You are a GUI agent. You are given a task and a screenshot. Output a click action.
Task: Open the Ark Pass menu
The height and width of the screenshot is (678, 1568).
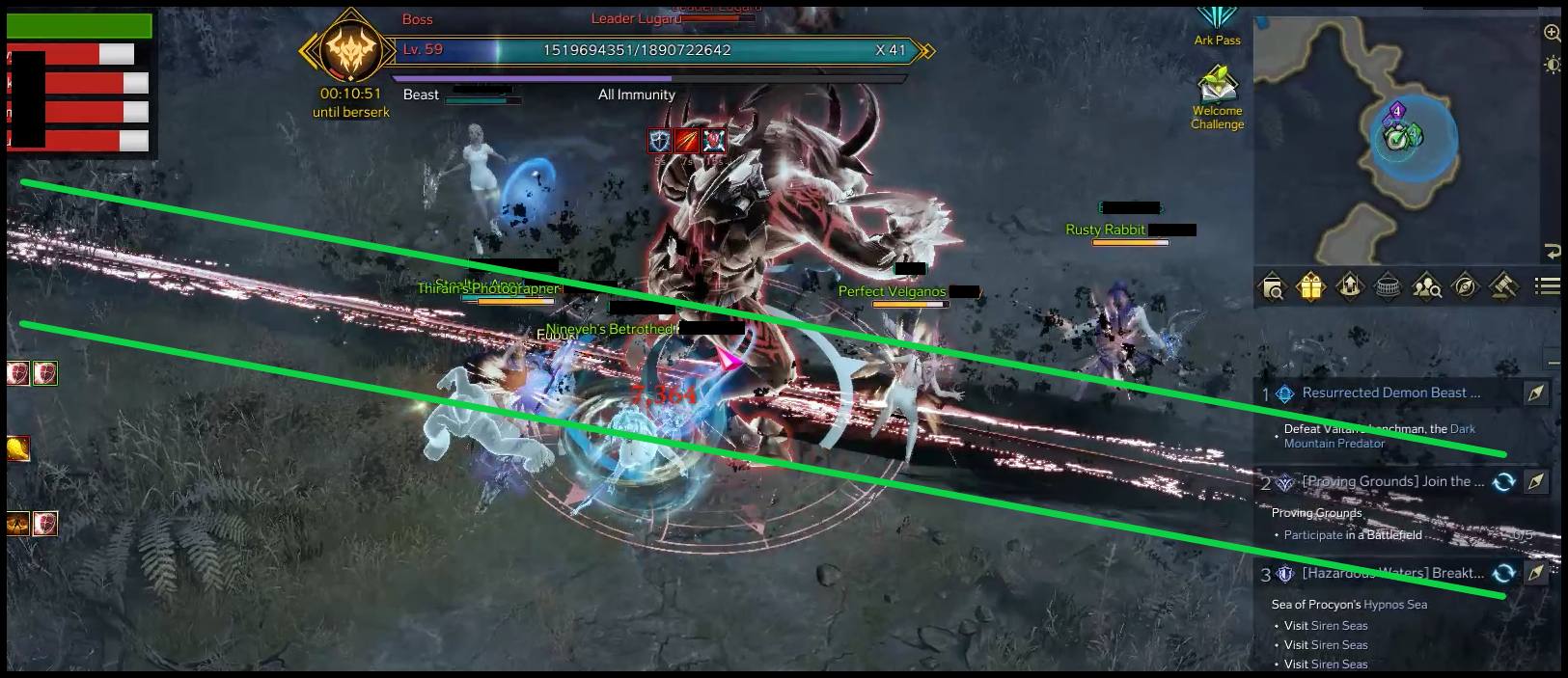(1217, 24)
